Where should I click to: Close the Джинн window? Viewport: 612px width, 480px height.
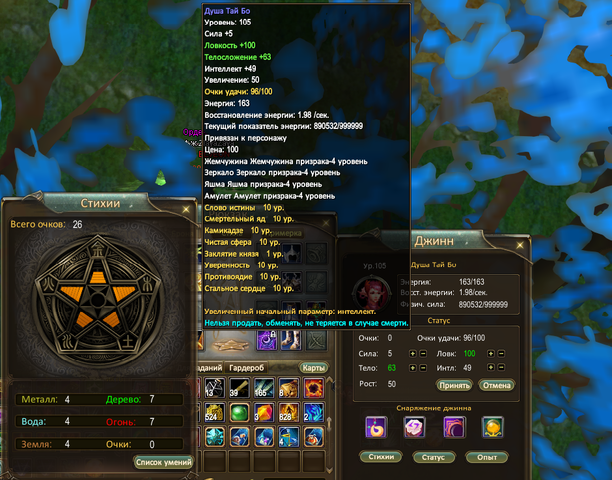[520, 244]
